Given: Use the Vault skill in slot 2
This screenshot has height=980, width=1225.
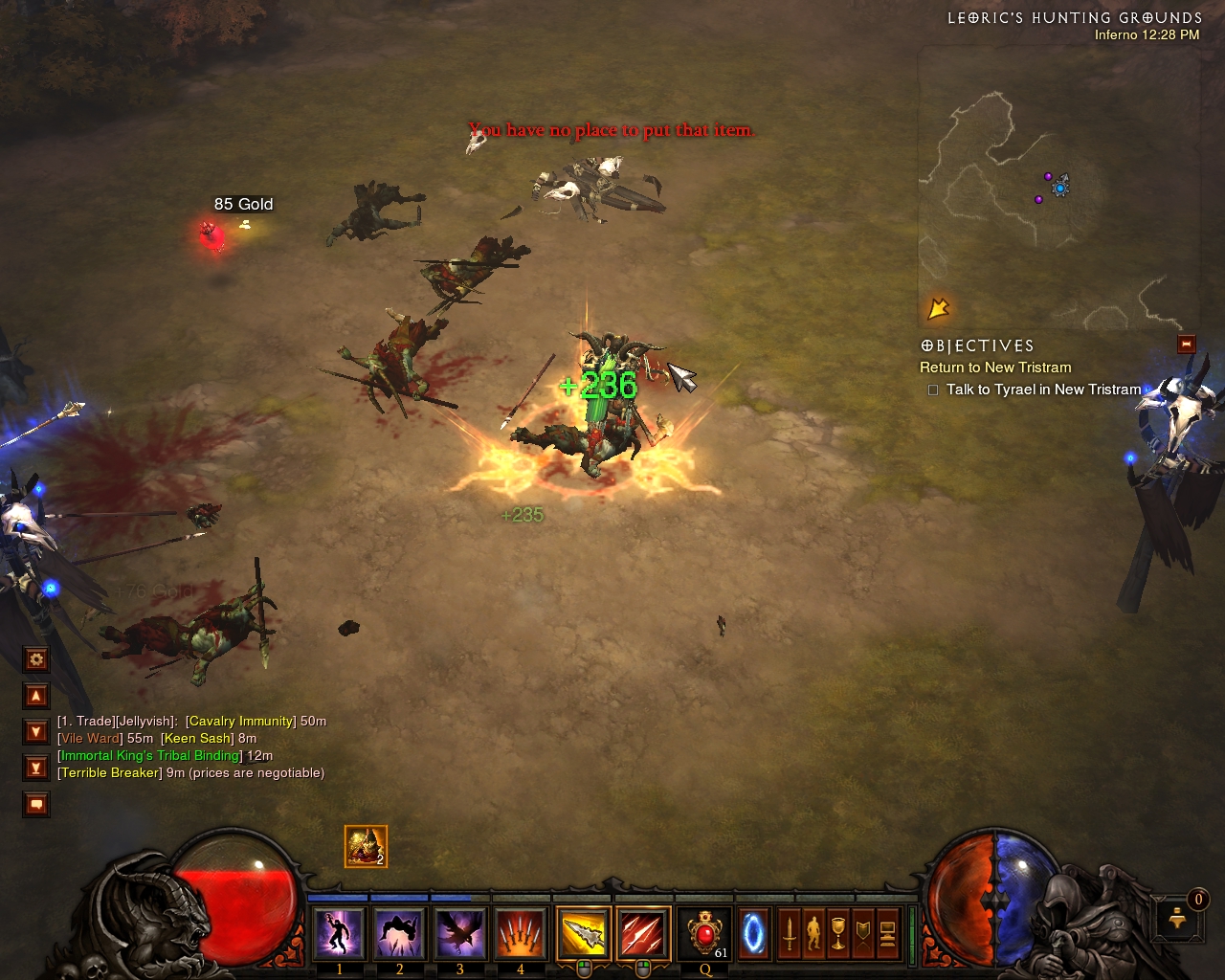Looking at the screenshot, I should (x=399, y=933).
